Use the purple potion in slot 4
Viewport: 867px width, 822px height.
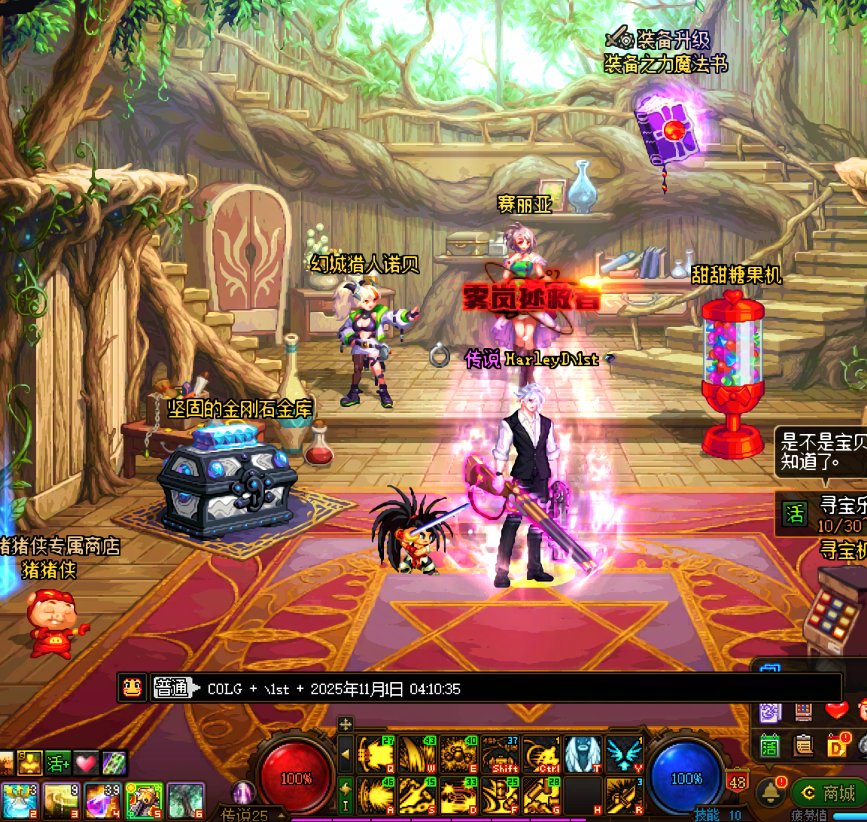pyautogui.click(x=101, y=800)
